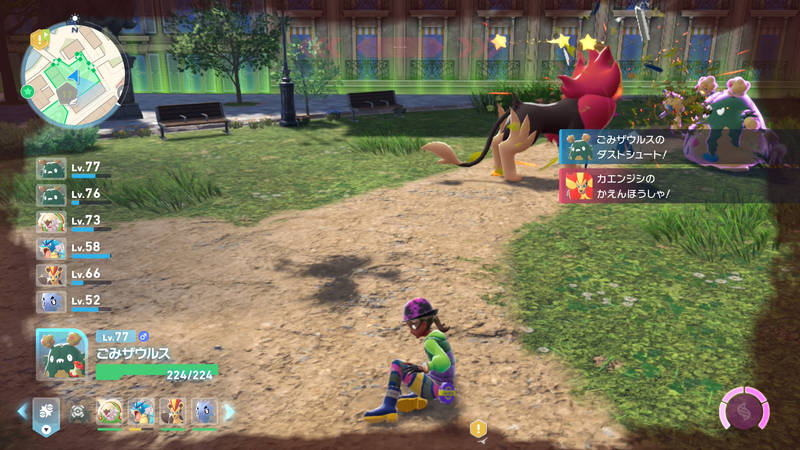Select the green star marker on the minimap

point(28,91)
